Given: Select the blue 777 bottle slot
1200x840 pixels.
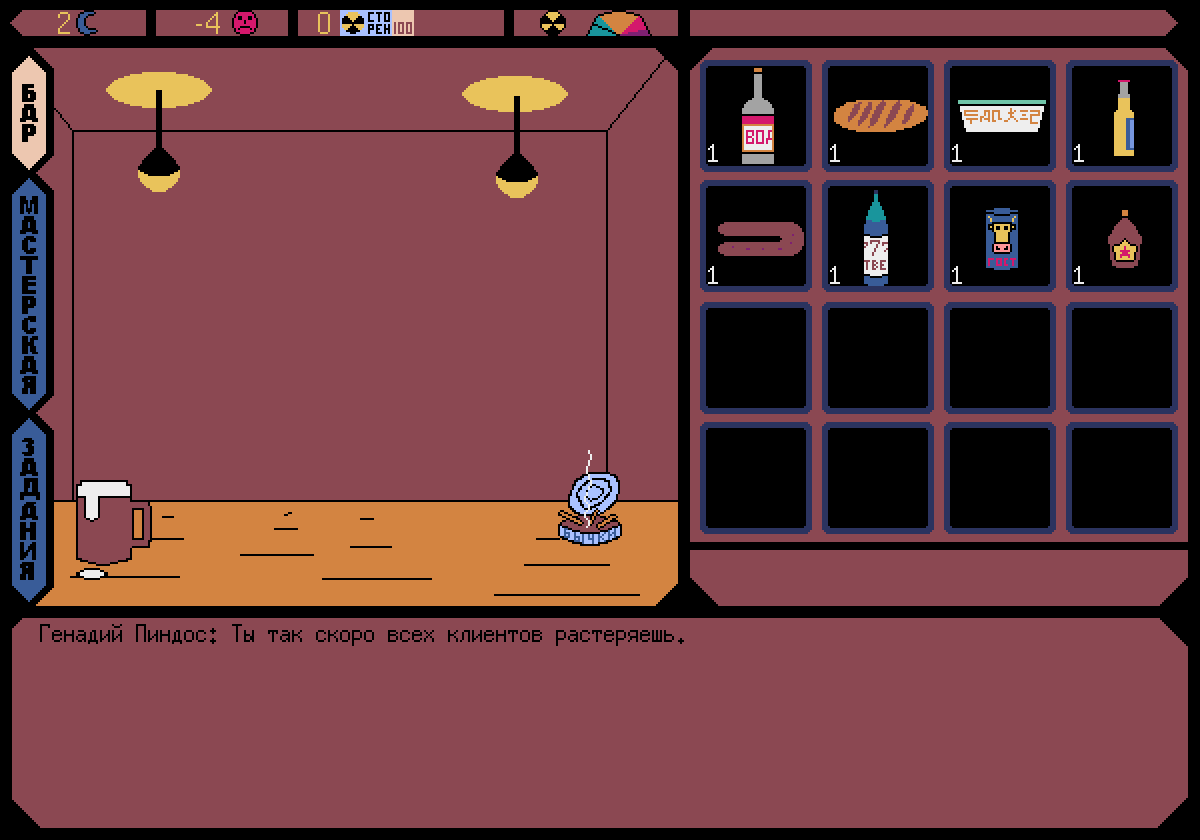Looking at the screenshot, I should 878,237.
